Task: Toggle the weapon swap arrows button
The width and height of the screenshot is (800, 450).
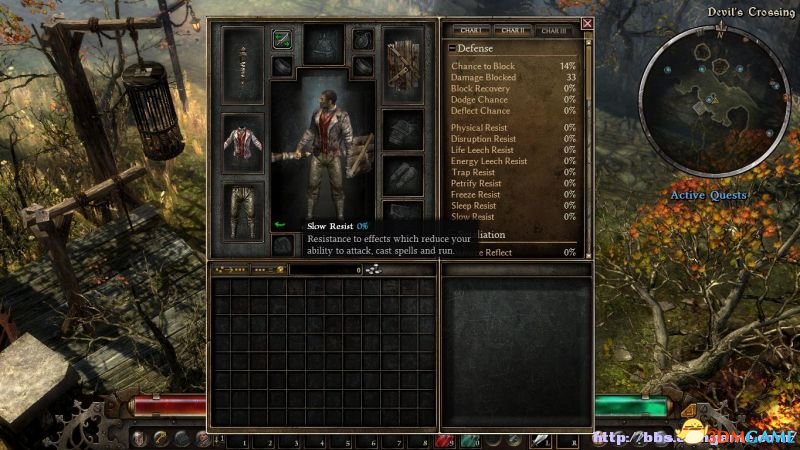Action: coord(282,40)
